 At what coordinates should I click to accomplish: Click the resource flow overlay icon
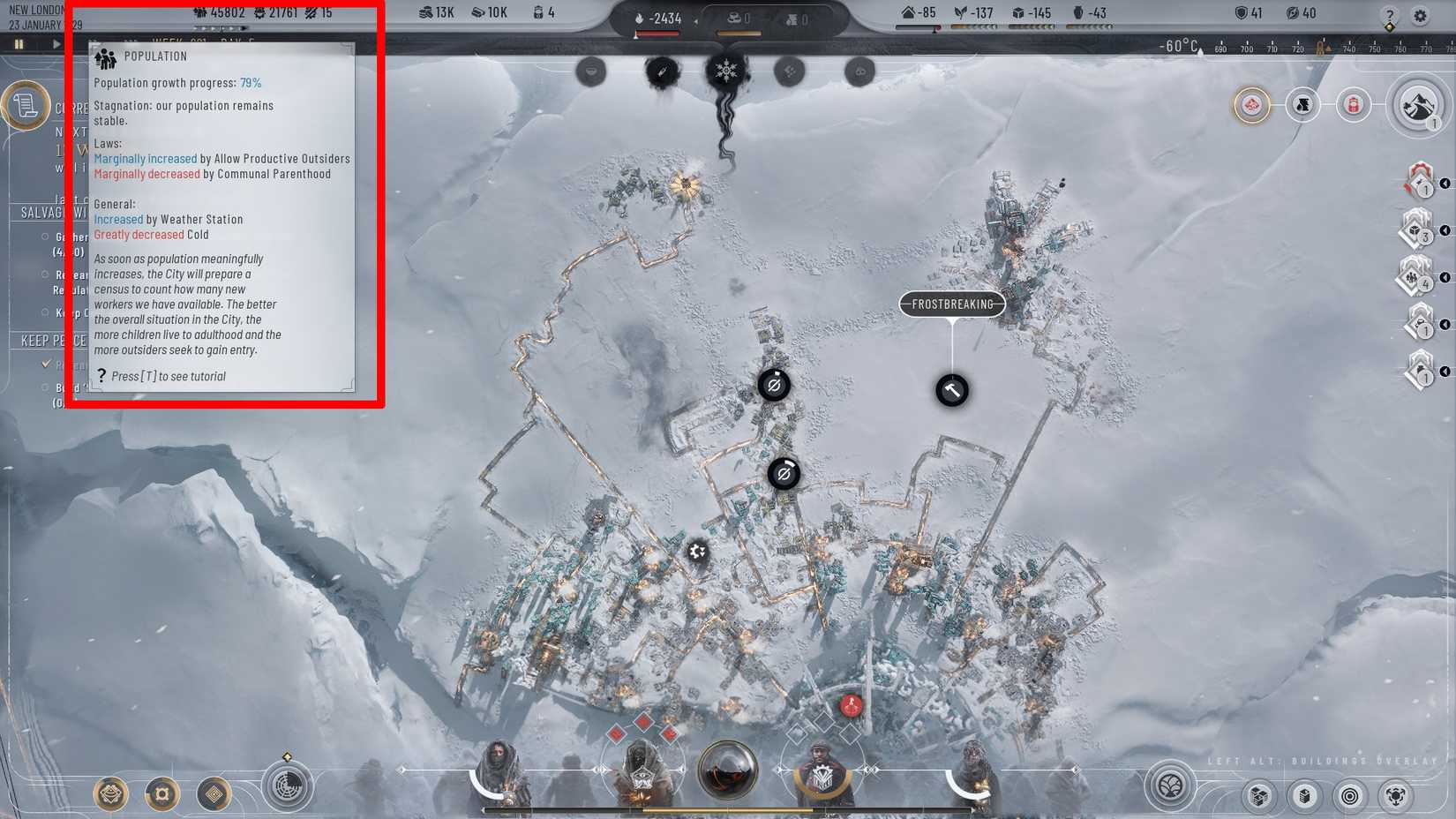click(x=1397, y=795)
